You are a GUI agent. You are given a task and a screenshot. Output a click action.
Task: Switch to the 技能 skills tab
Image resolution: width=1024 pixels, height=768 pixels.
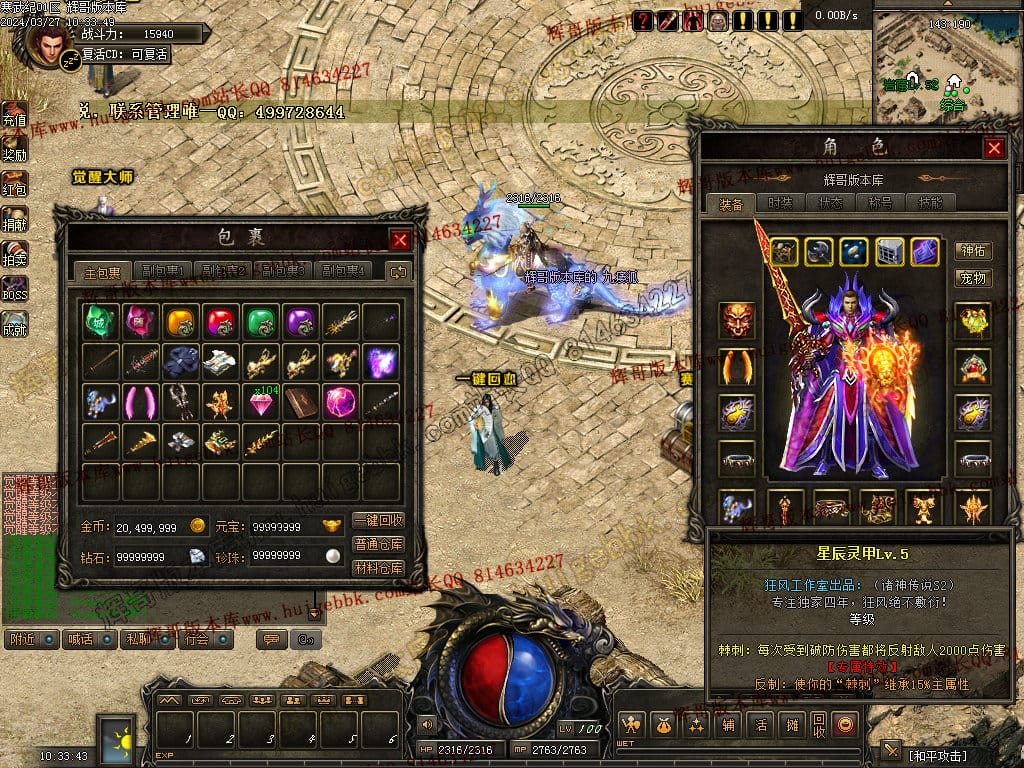point(930,203)
